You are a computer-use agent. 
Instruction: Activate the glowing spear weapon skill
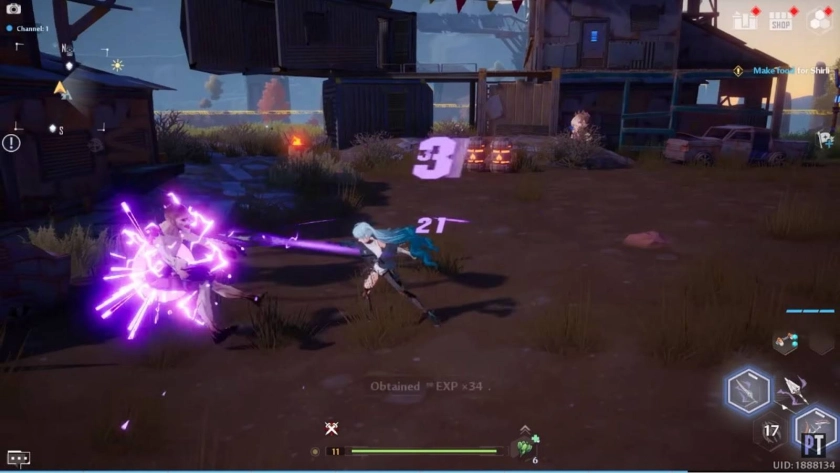pos(748,390)
